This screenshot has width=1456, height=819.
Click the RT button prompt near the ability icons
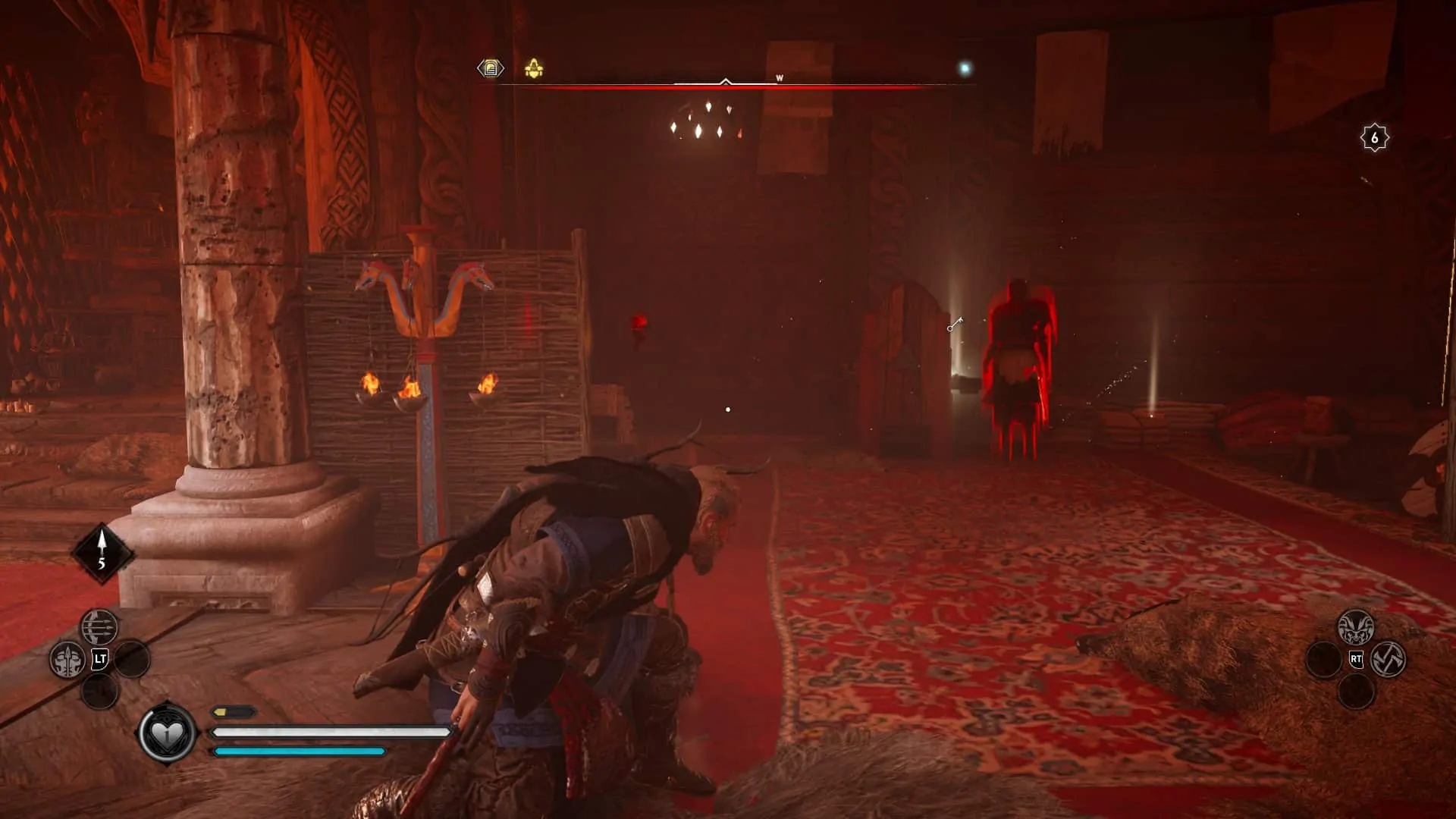tap(1357, 658)
